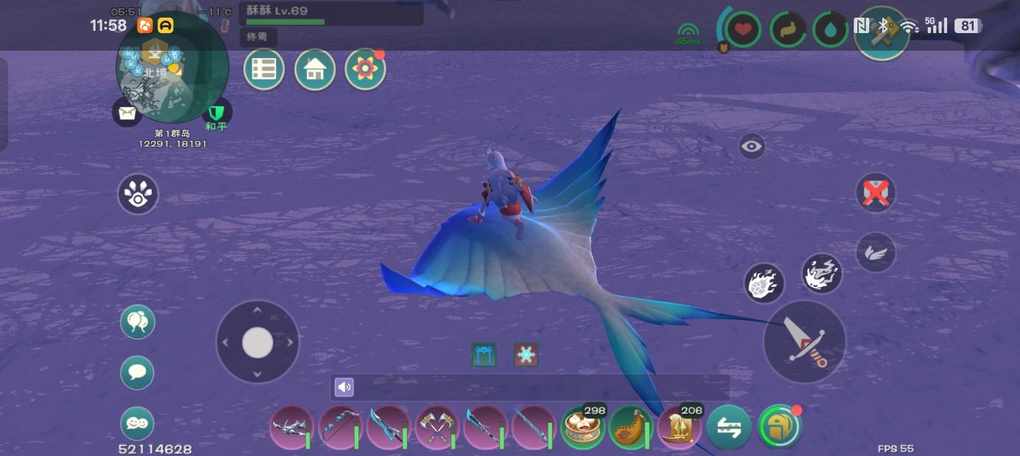Image resolution: width=1020 pixels, height=456 pixels.
Task: Select the golden ship item slot
Action: click(x=679, y=428)
